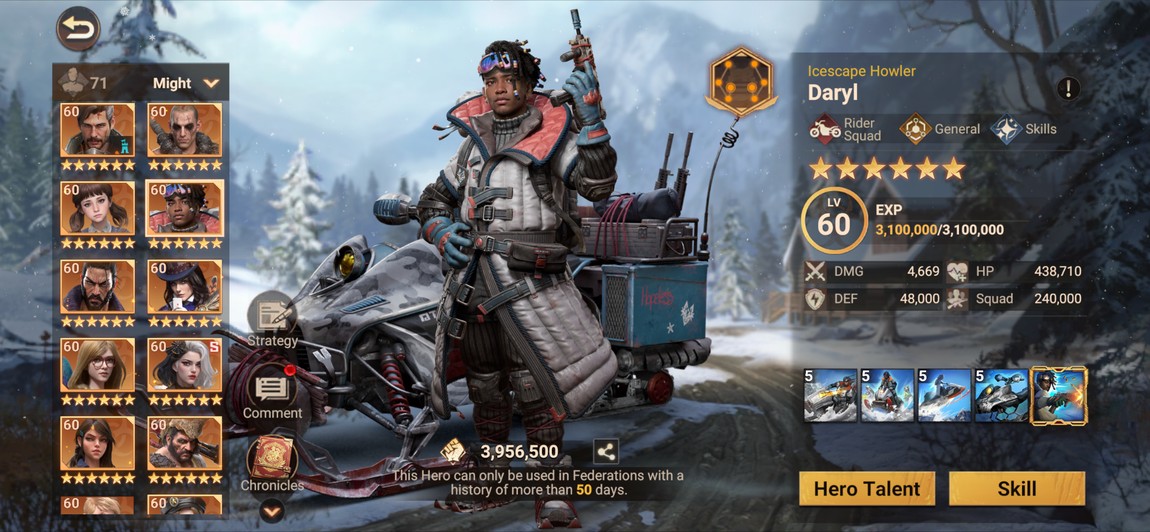View the gold-framed fifth skill icon

(x=1059, y=395)
